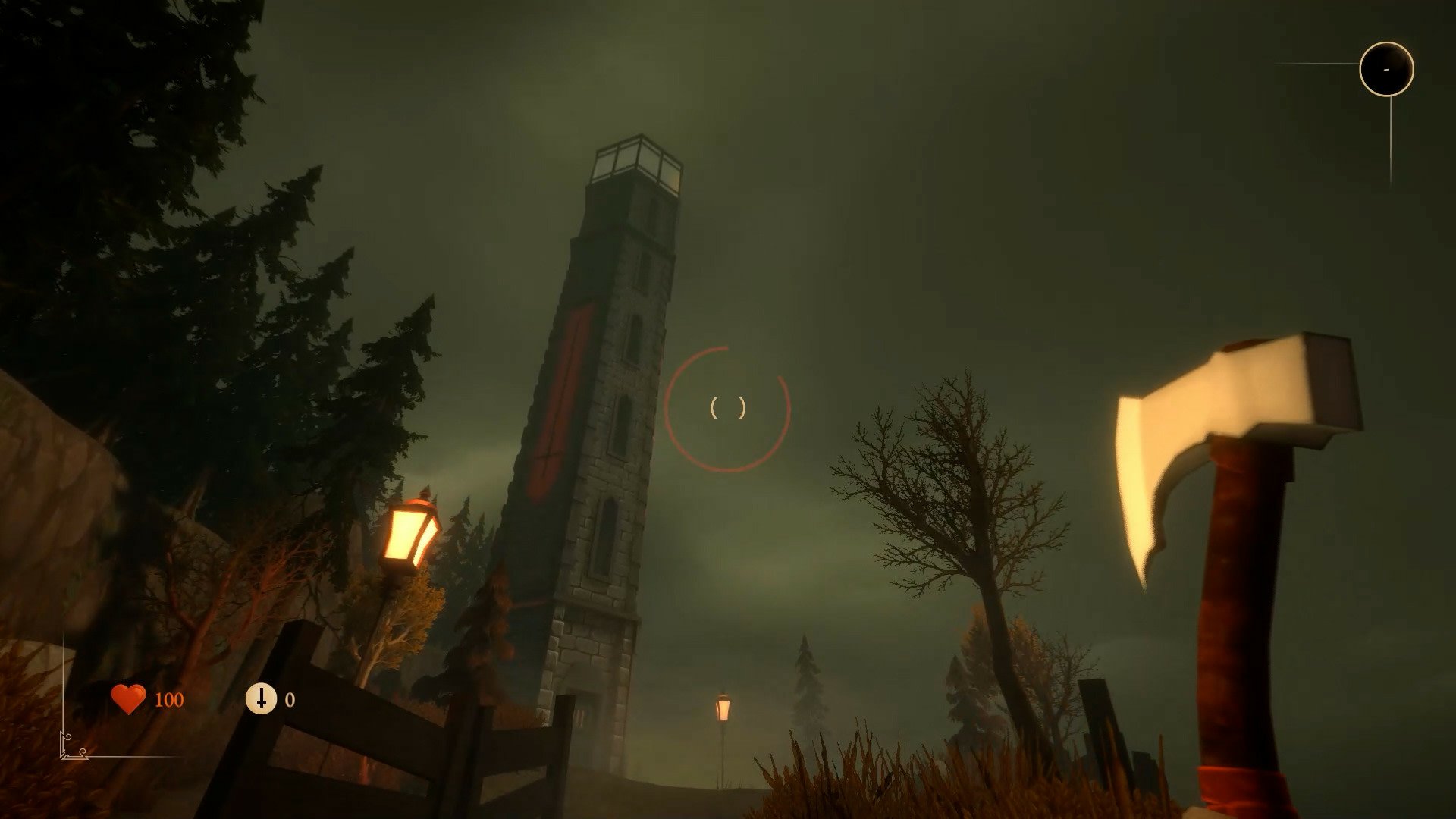Click the dark circular compass orb

point(1386,69)
